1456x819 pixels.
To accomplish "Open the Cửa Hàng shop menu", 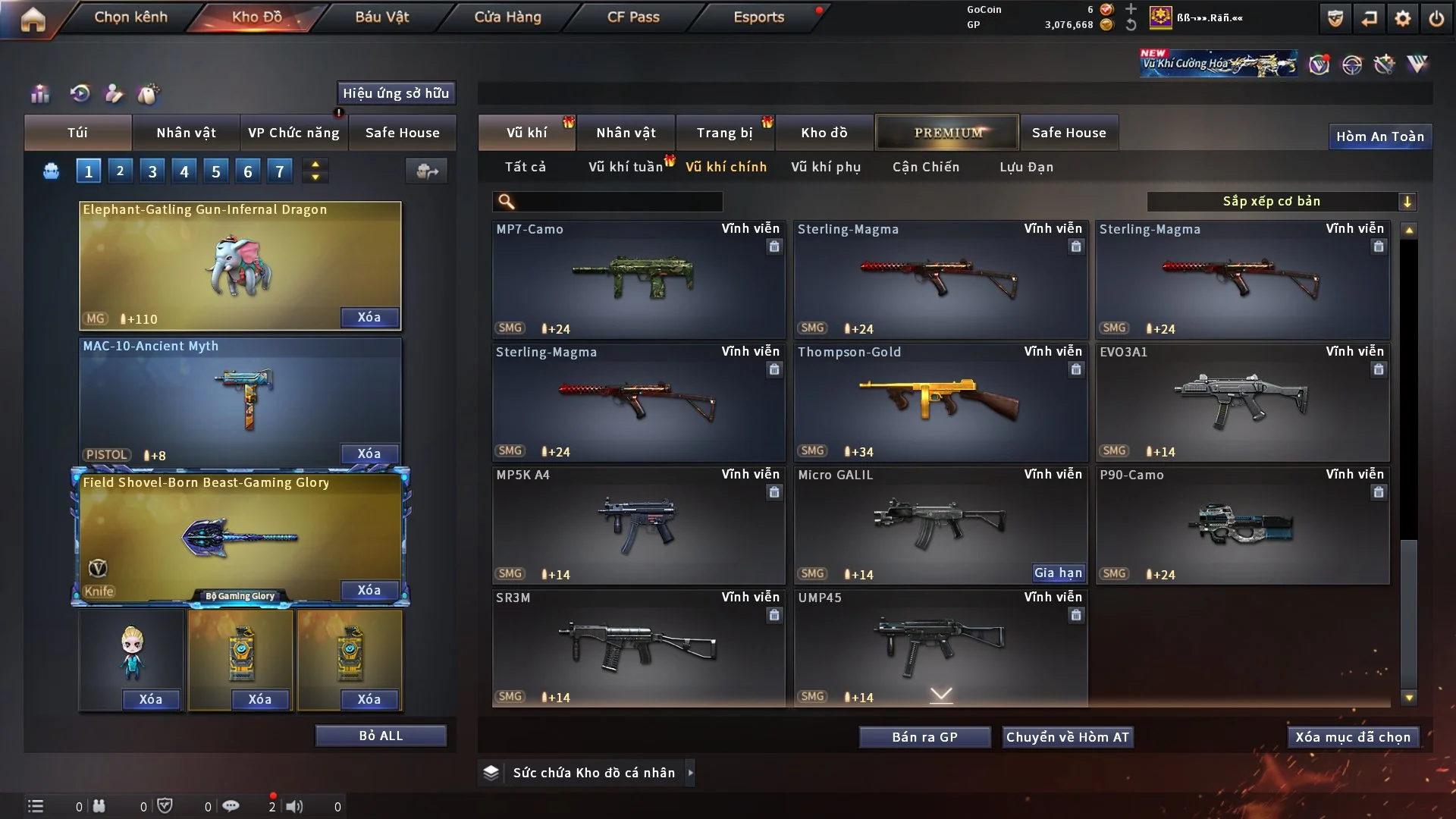I will coord(507,17).
